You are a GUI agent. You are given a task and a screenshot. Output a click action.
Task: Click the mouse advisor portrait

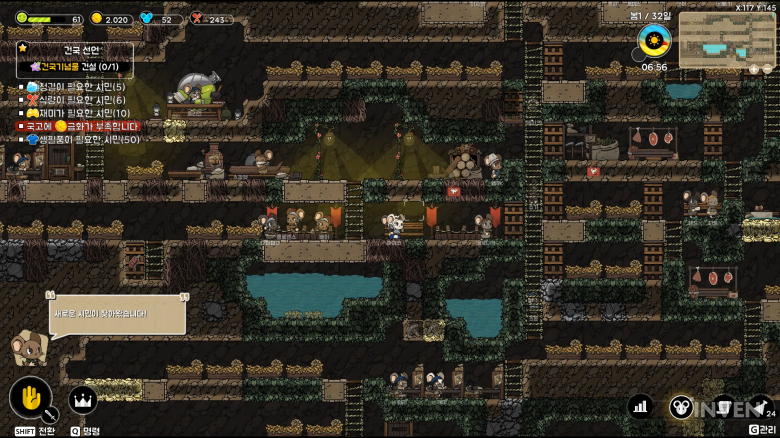[x=28, y=349]
